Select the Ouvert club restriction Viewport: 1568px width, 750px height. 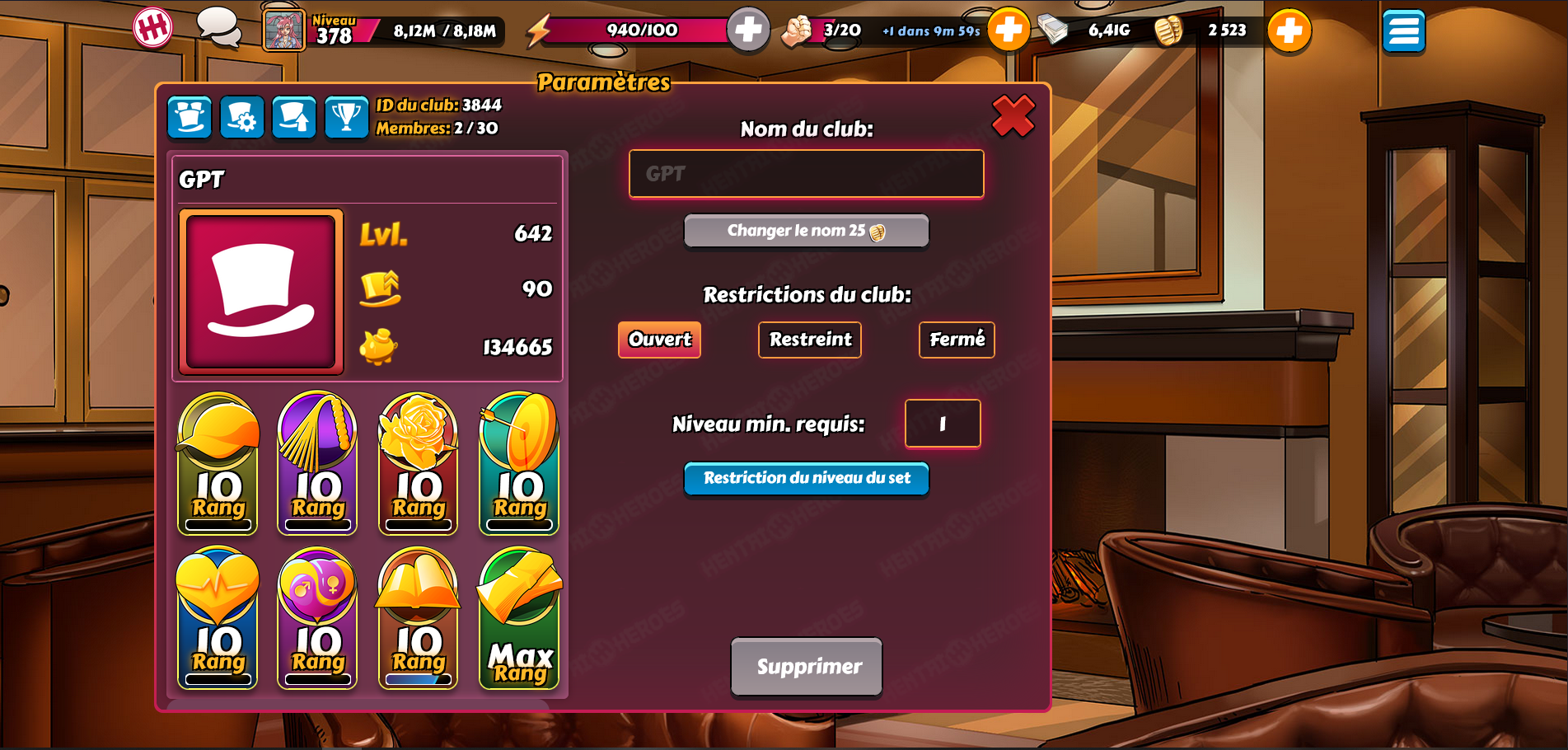659,340
